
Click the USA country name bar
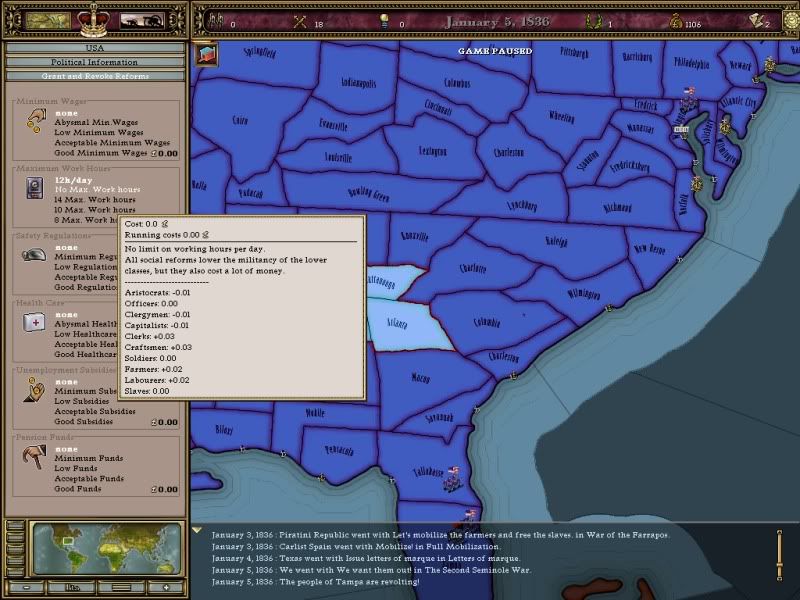tap(95, 47)
